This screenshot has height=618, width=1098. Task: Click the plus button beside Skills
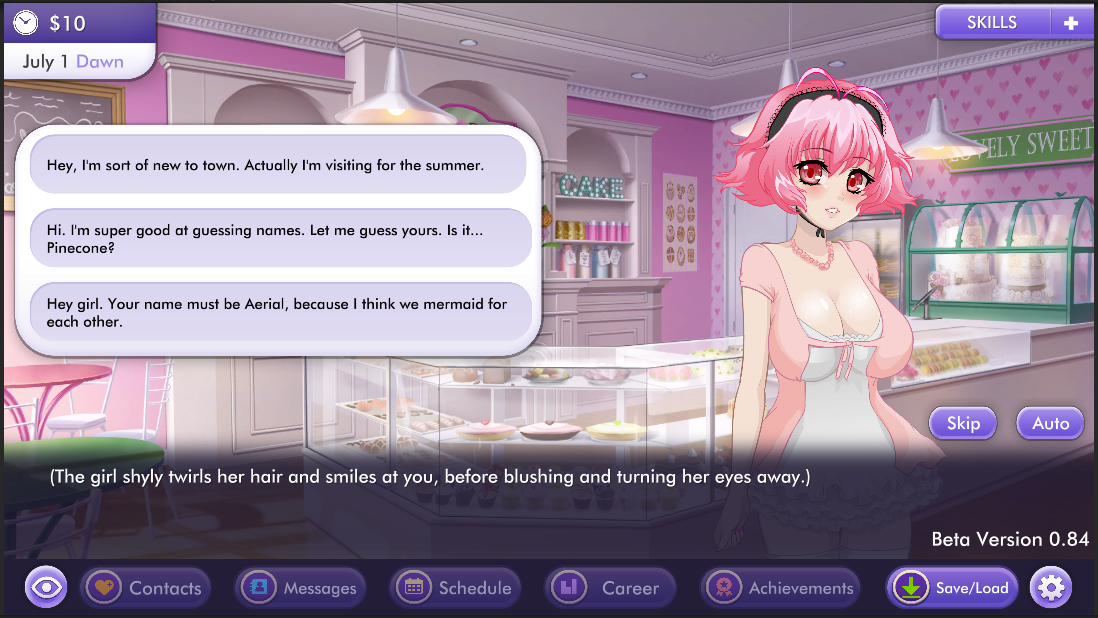[x=1071, y=23]
